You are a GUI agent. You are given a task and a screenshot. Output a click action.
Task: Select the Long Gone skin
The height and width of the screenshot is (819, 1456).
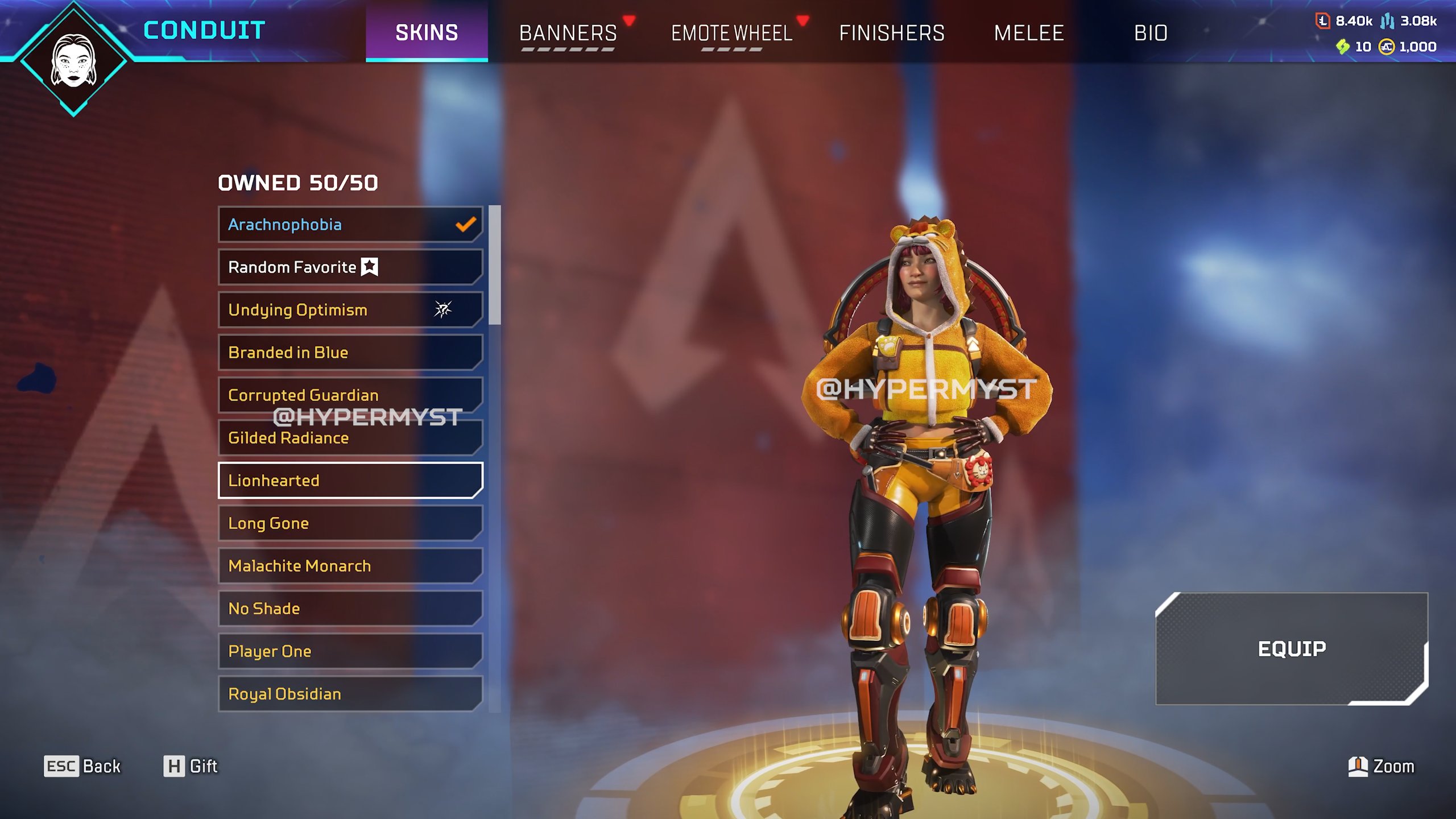click(x=350, y=523)
